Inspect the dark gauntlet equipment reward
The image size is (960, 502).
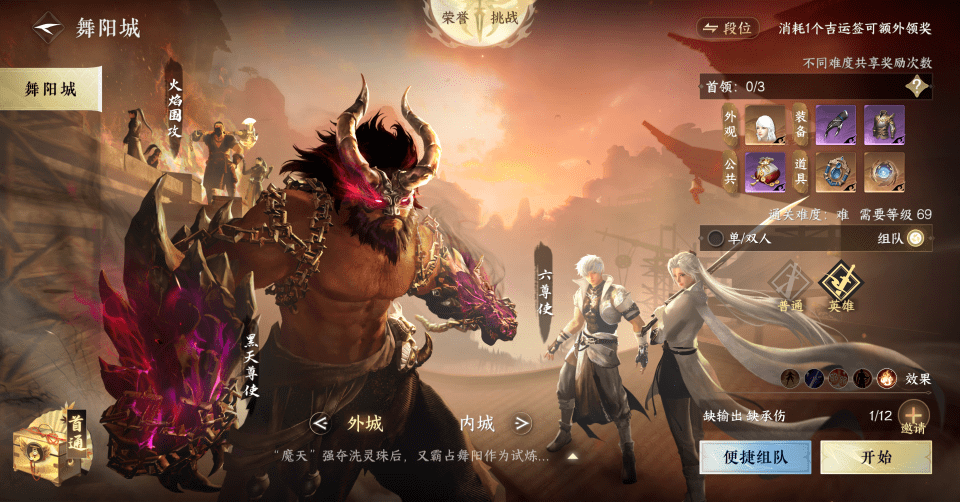(x=835, y=126)
